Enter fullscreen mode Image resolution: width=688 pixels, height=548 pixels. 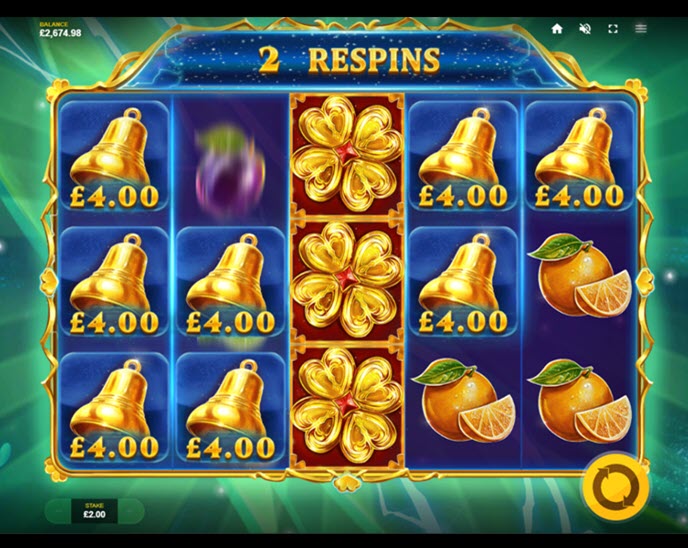coord(613,29)
